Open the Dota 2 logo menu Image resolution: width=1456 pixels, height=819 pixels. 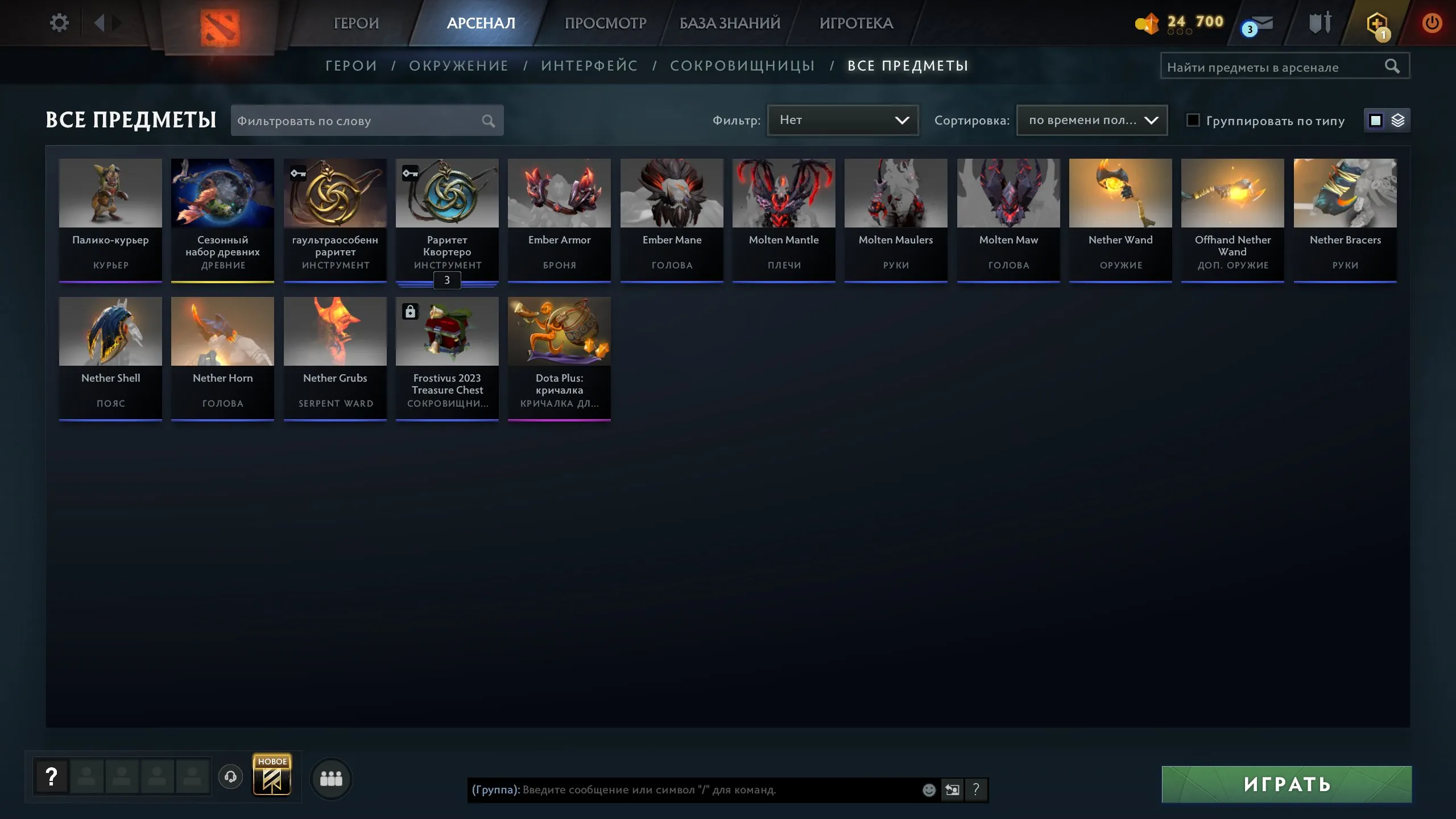[222, 23]
